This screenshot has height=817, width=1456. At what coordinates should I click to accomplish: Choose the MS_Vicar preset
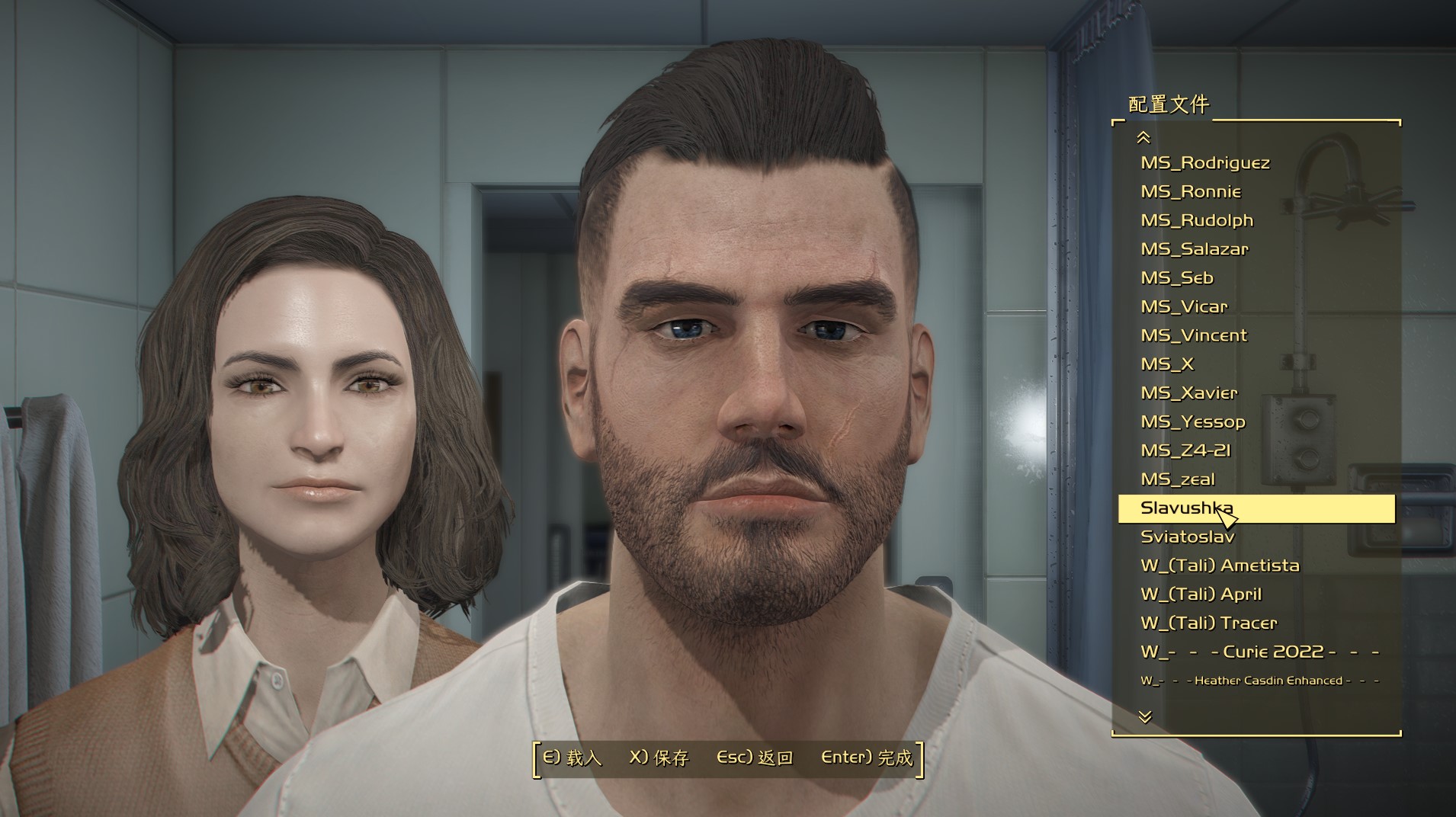(1184, 306)
